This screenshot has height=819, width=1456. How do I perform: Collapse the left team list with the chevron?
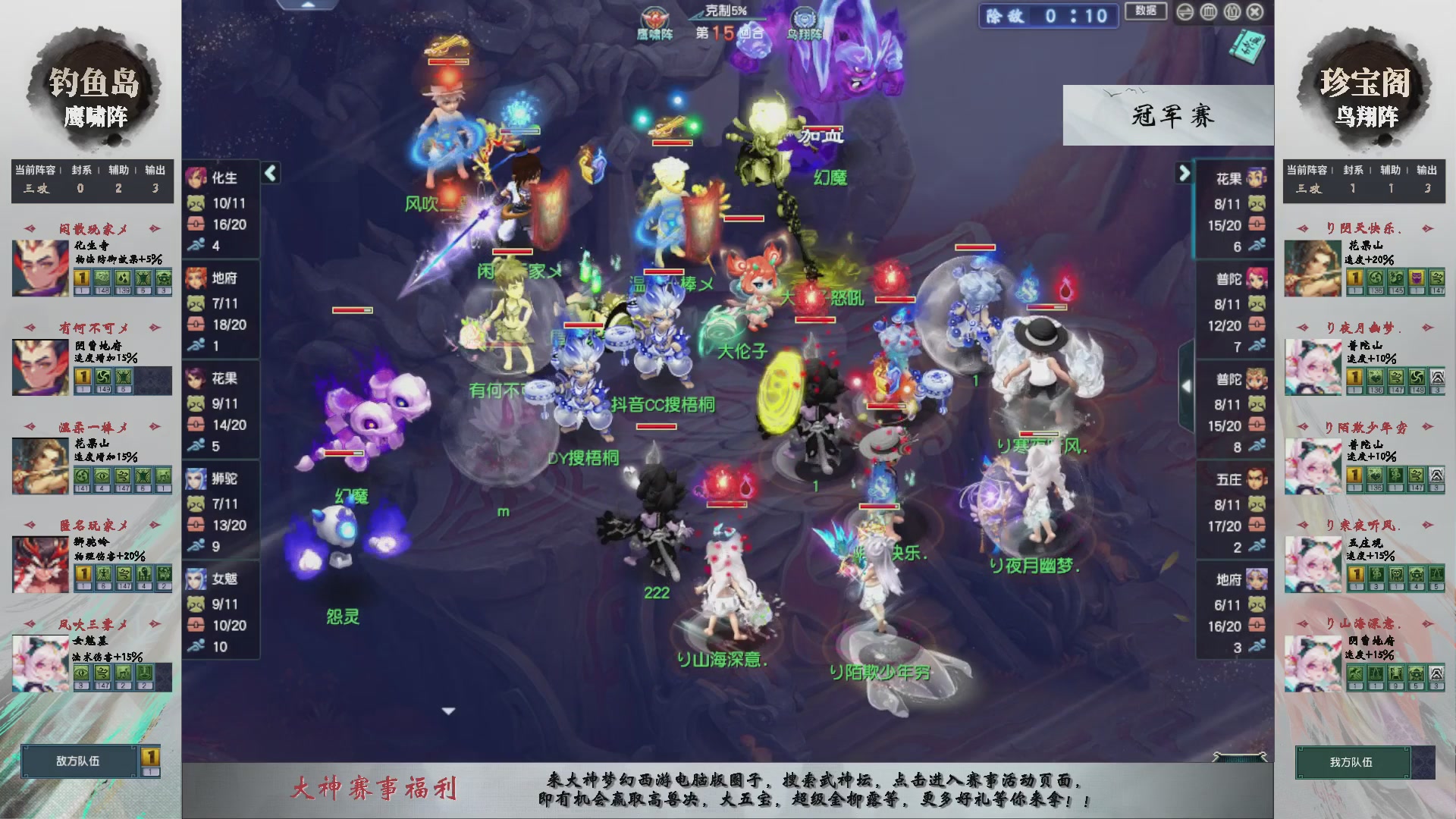point(269,173)
